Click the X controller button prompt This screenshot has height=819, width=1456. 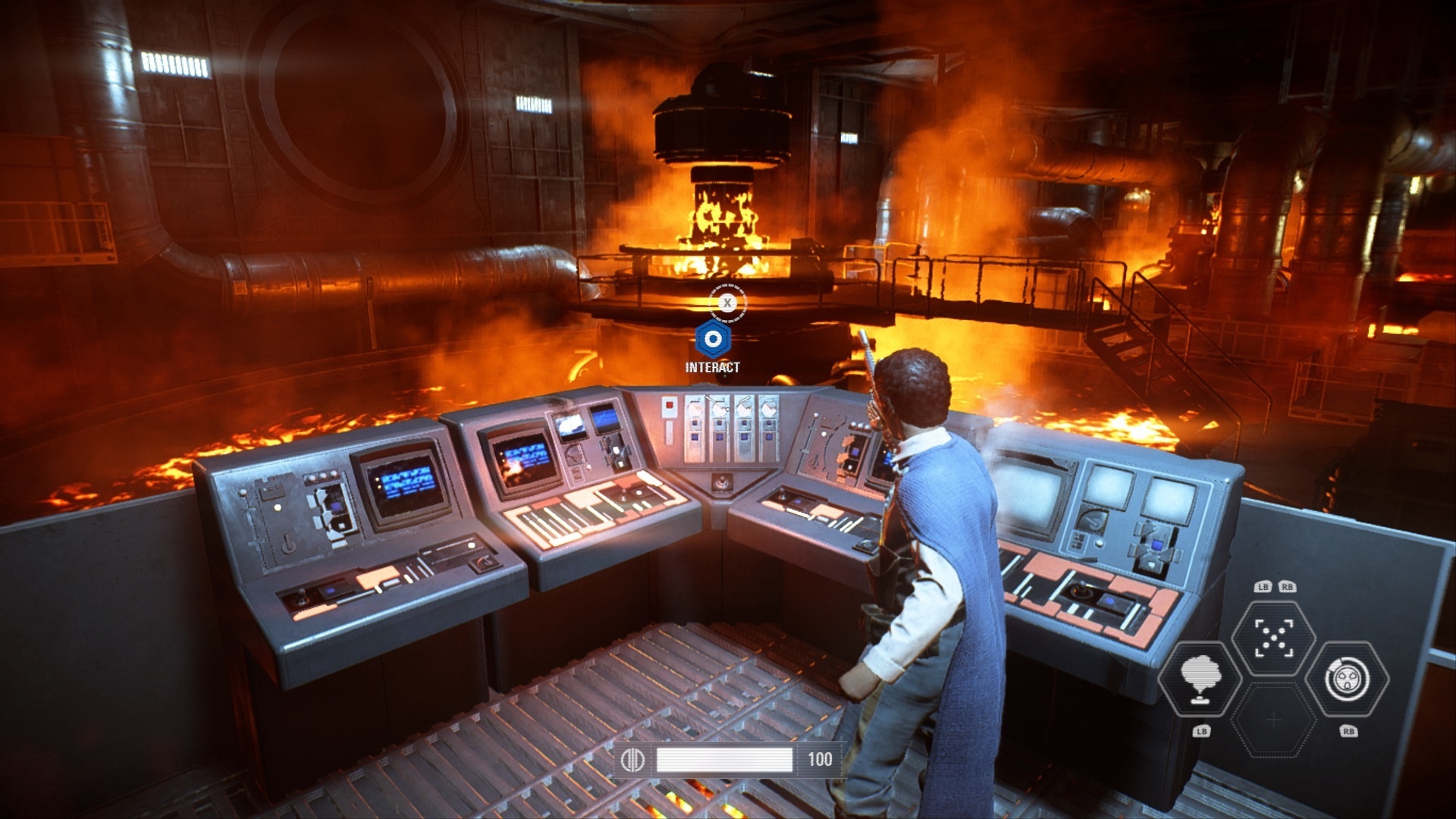click(729, 302)
